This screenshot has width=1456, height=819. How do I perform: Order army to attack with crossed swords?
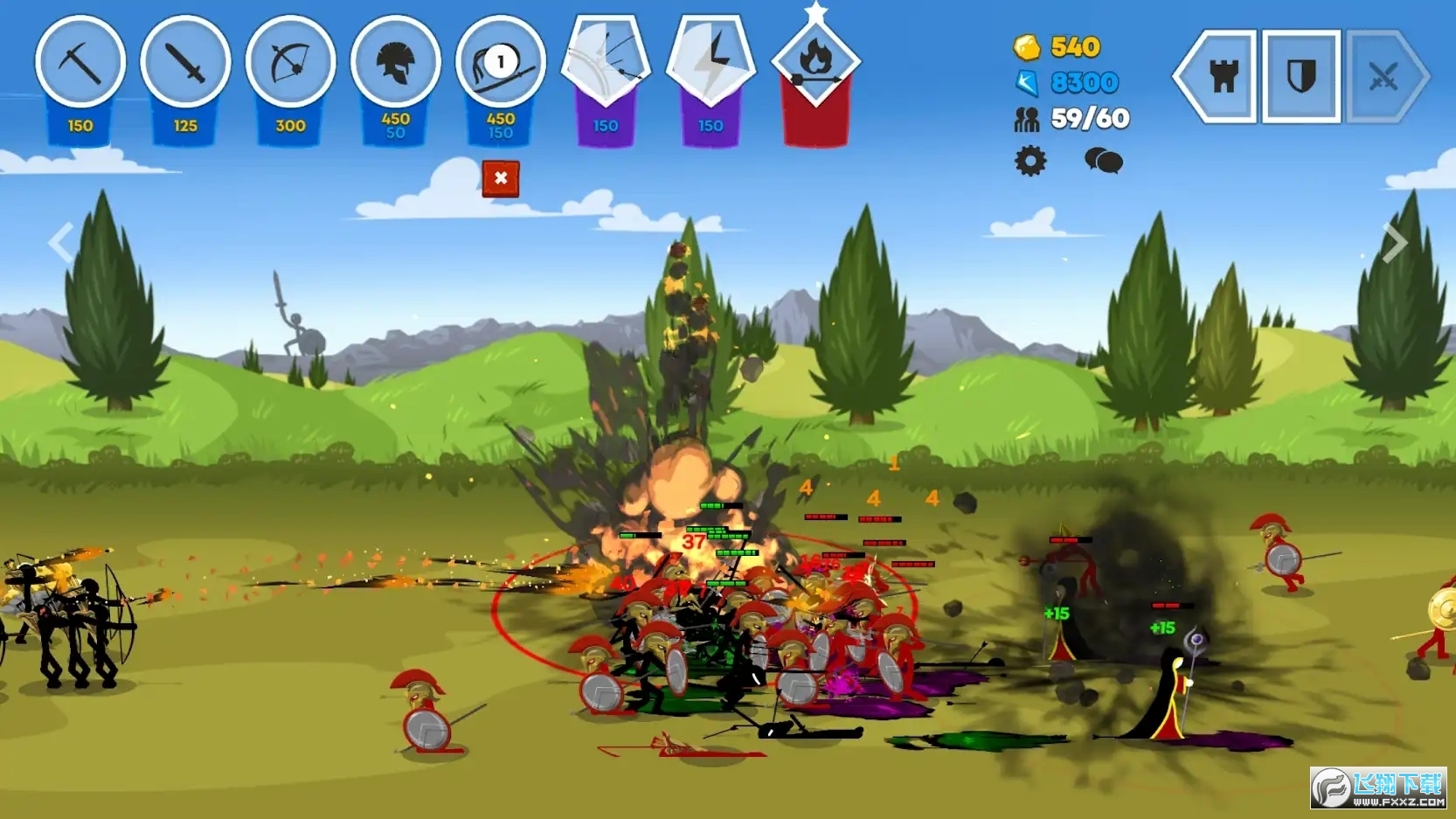[x=1383, y=77]
